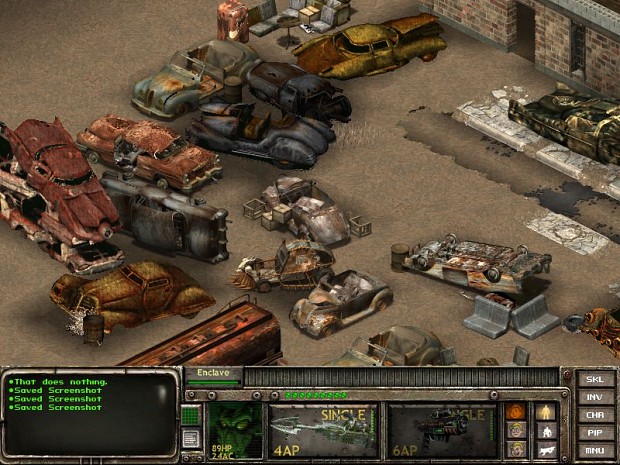The width and height of the screenshot is (620, 465).
Task: Switch to prone stance icon
Action: tap(546, 448)
